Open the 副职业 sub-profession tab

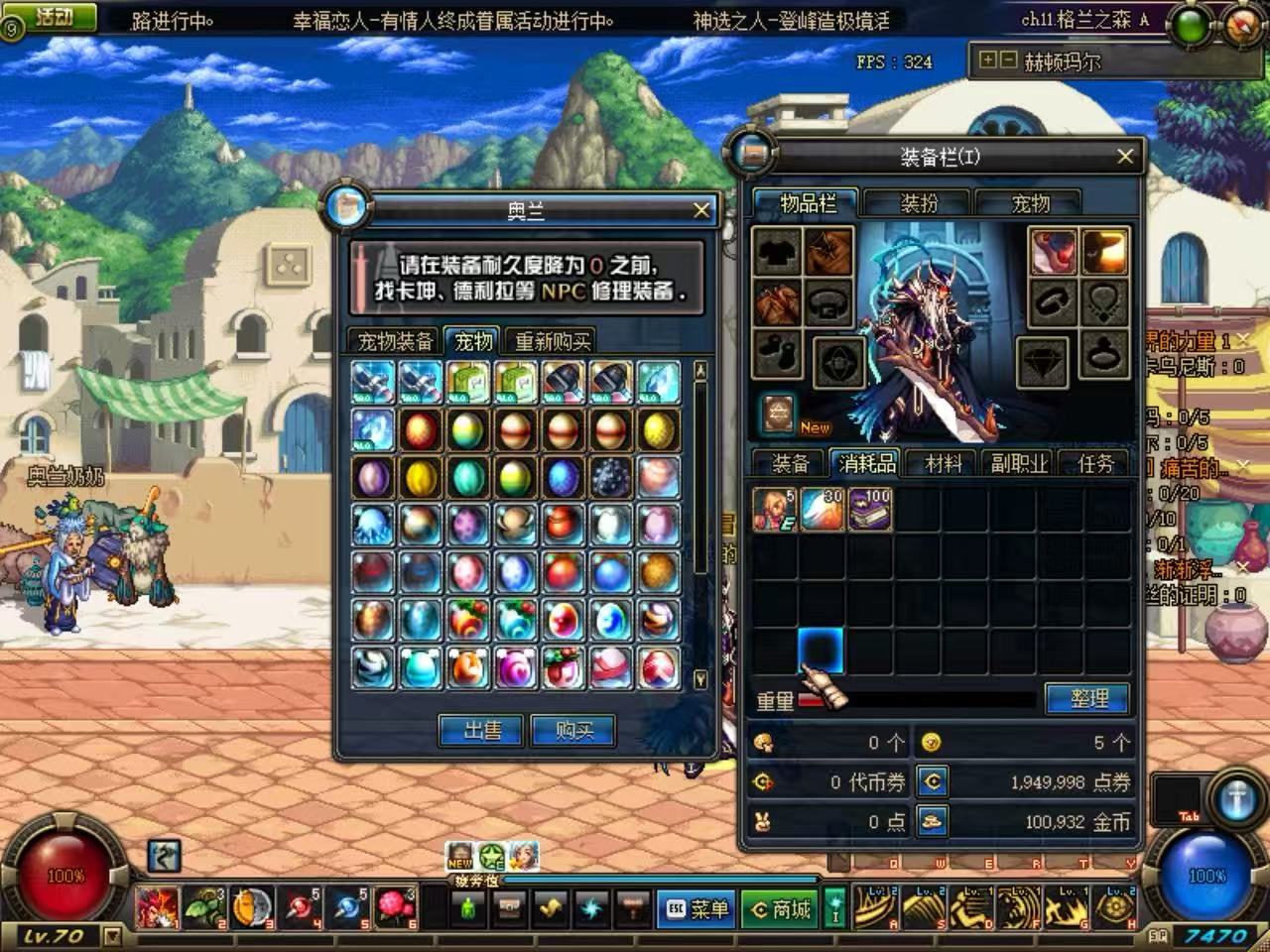pos(1019,463)
